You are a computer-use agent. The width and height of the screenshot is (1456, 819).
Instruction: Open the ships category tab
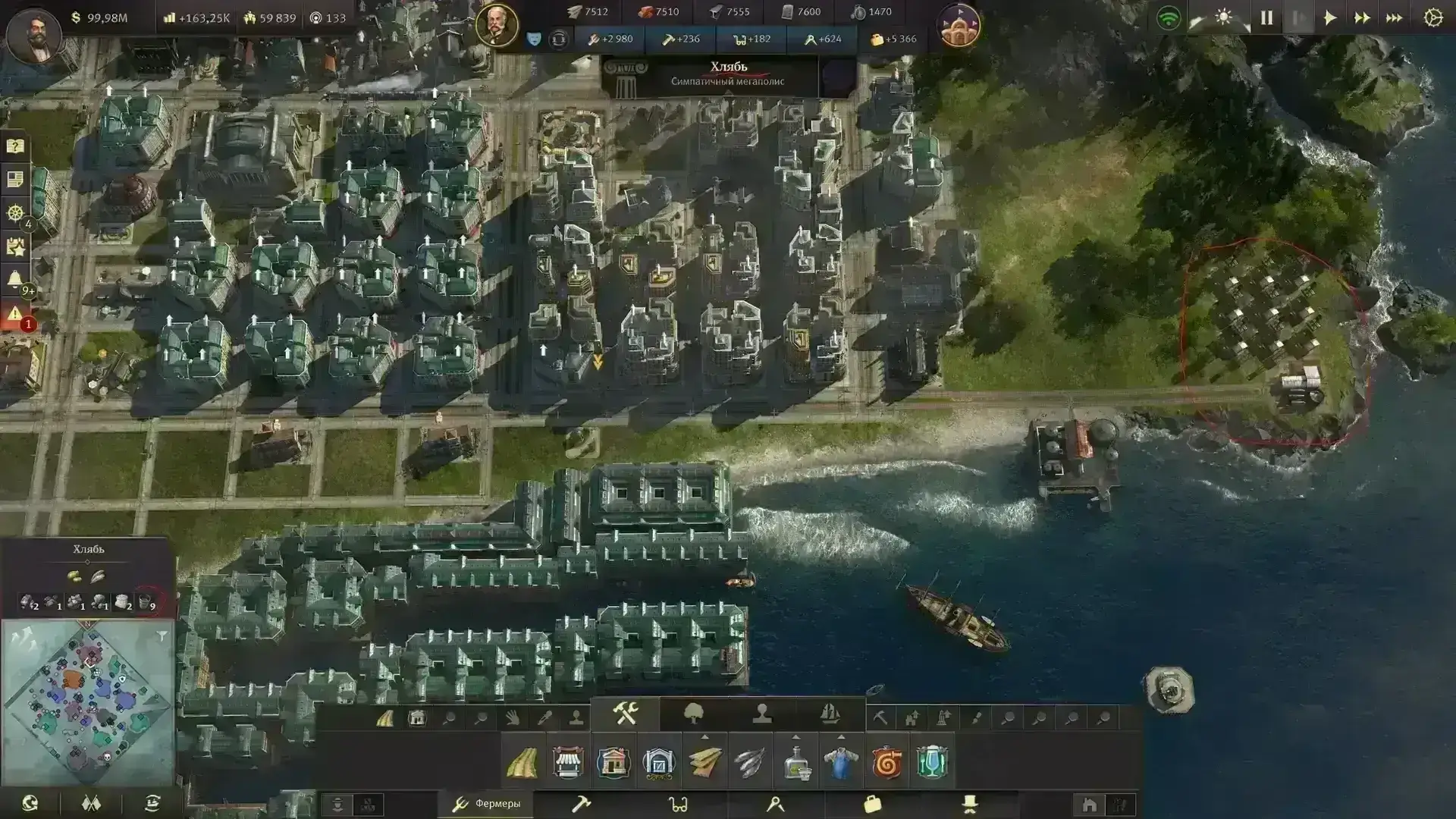pyautogui.click(x=830, y=714)
